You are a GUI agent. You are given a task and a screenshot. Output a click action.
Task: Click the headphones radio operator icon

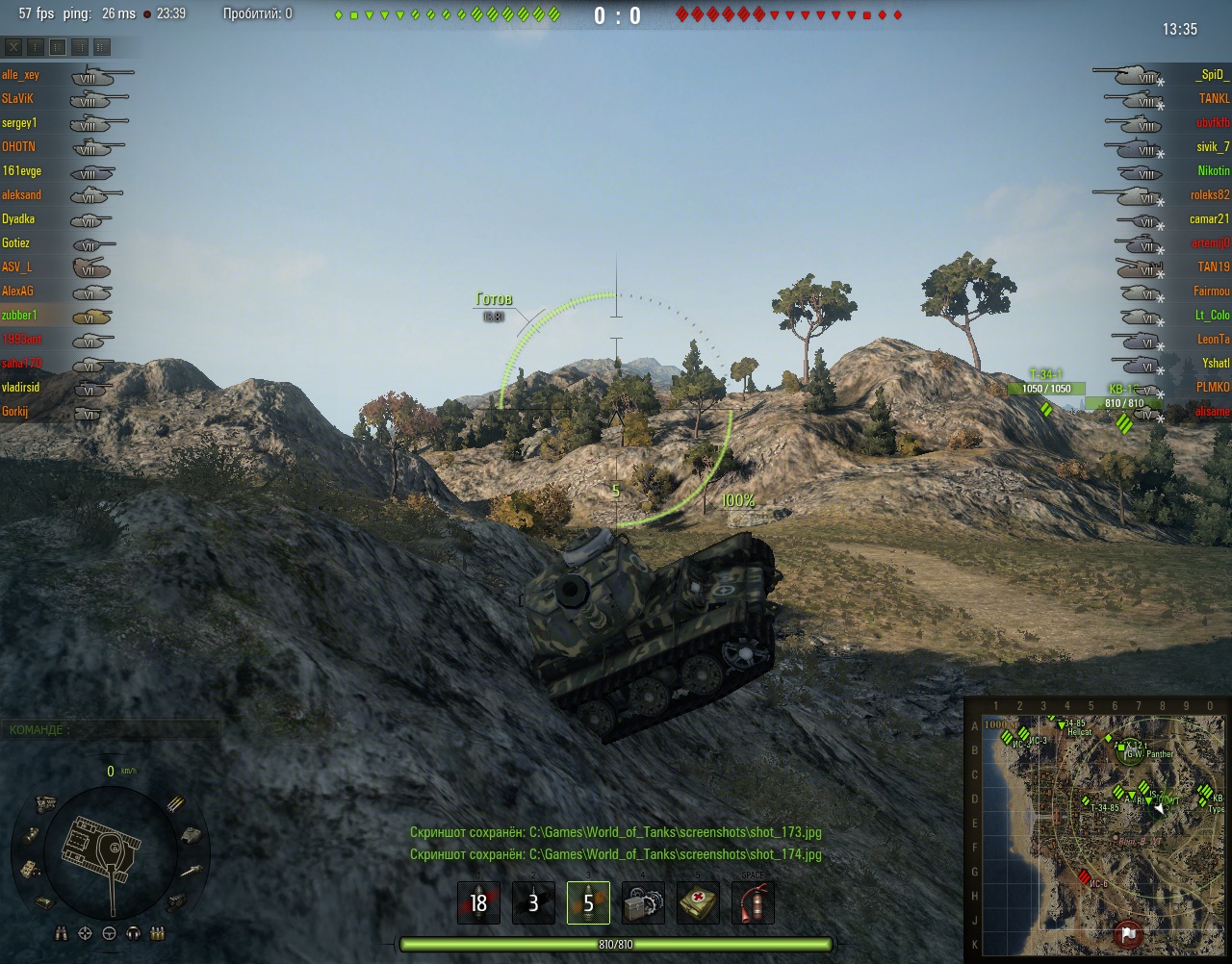tap(134, 933)
